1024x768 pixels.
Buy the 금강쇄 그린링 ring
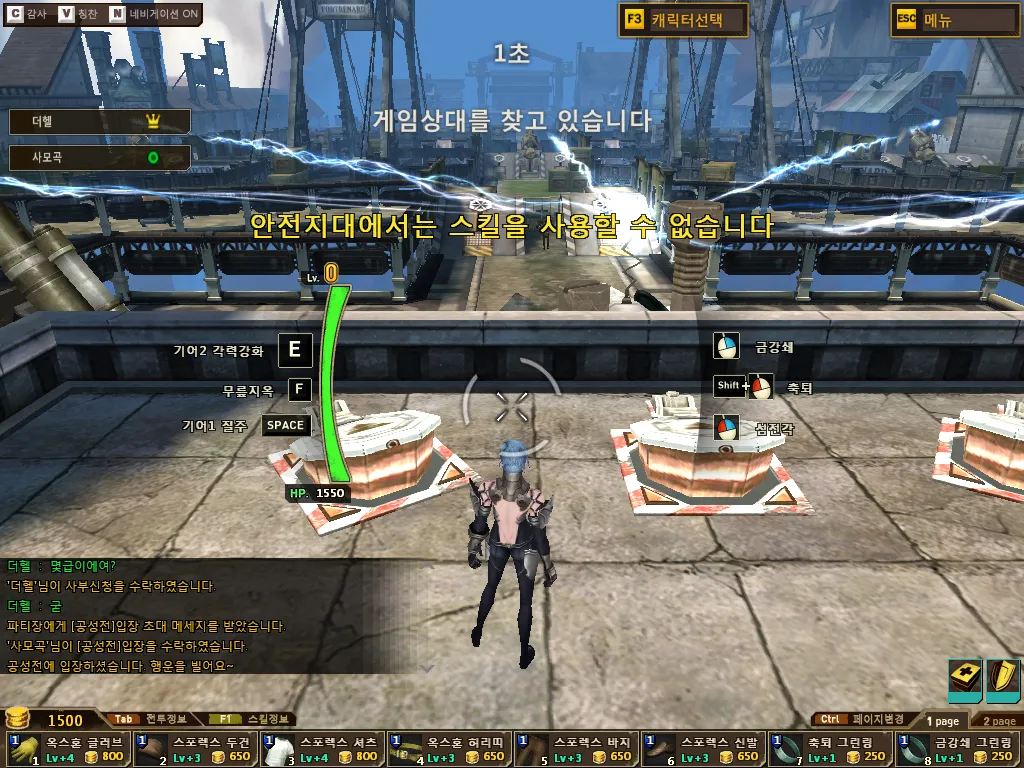pyautogui.click(x=957, y=749)
